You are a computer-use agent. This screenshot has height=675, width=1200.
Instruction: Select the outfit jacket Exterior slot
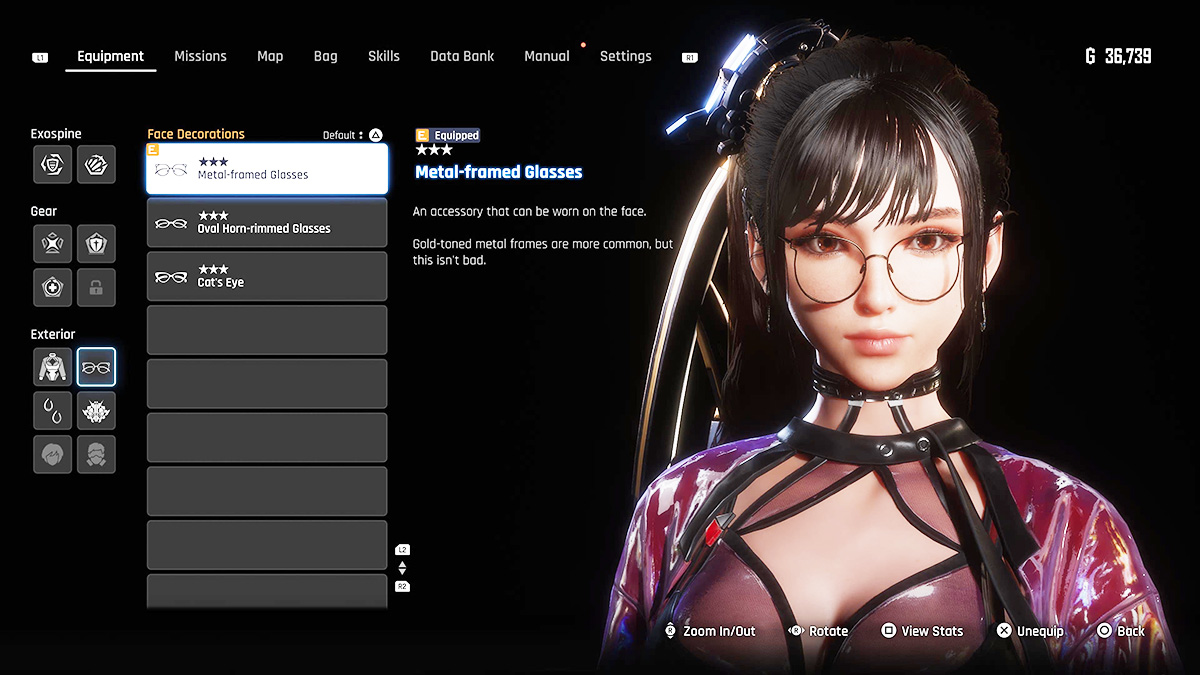[x=52, y=367]
